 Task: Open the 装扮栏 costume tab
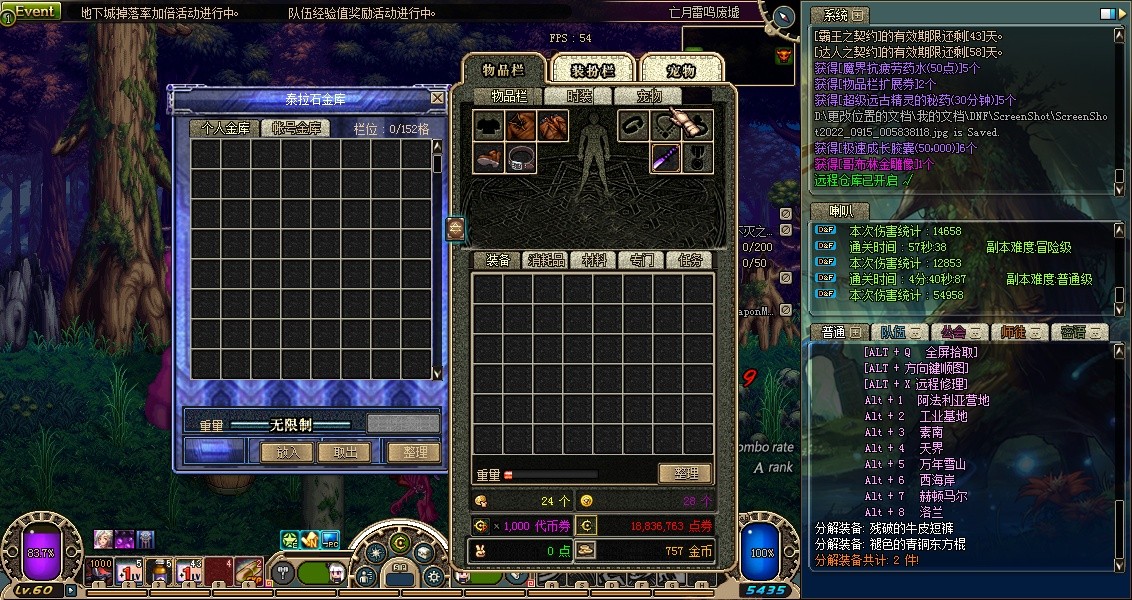(592, 70)
